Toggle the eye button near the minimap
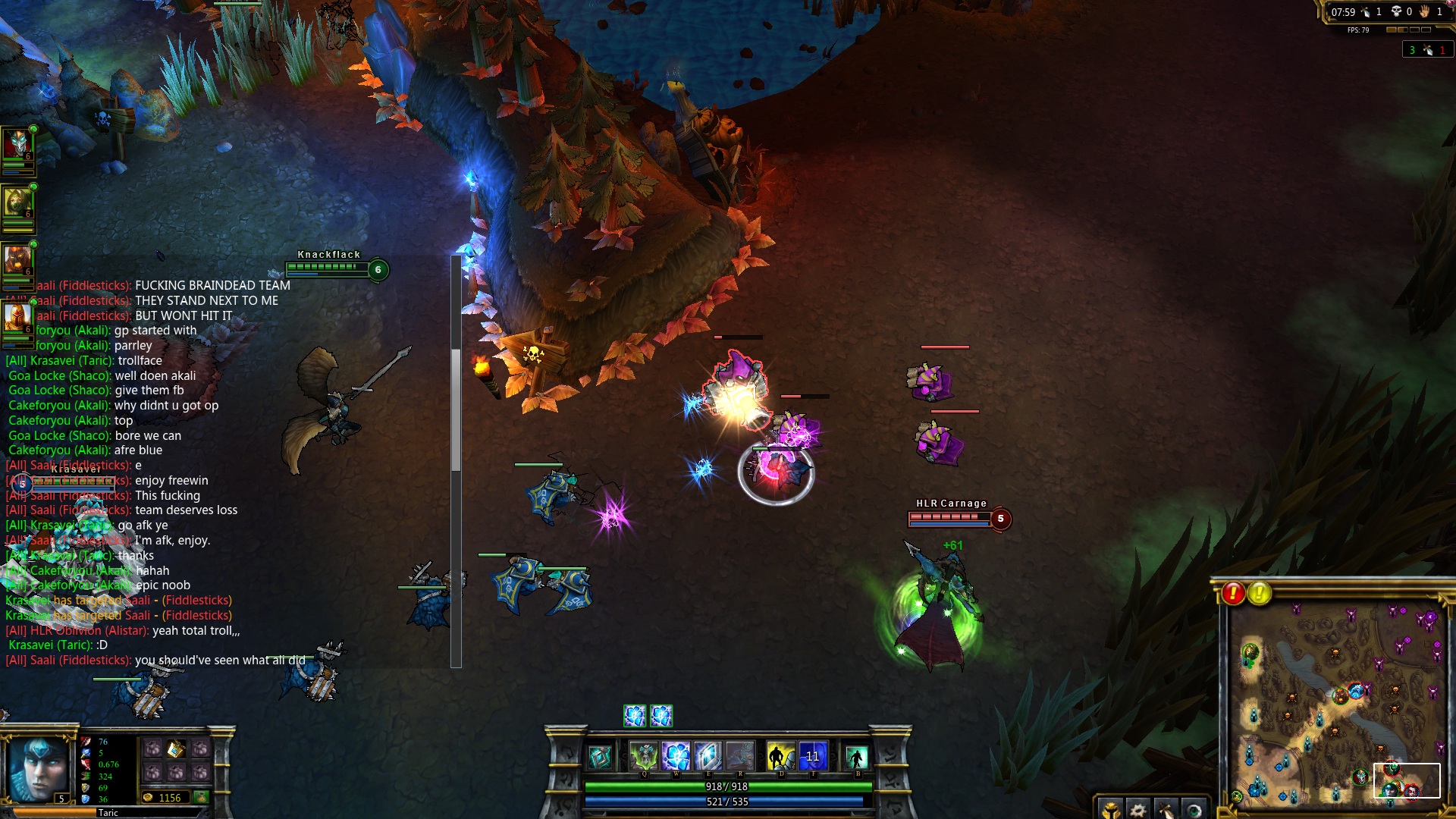The width and height of the screenshot is (1456, 819). (1194, 810)
